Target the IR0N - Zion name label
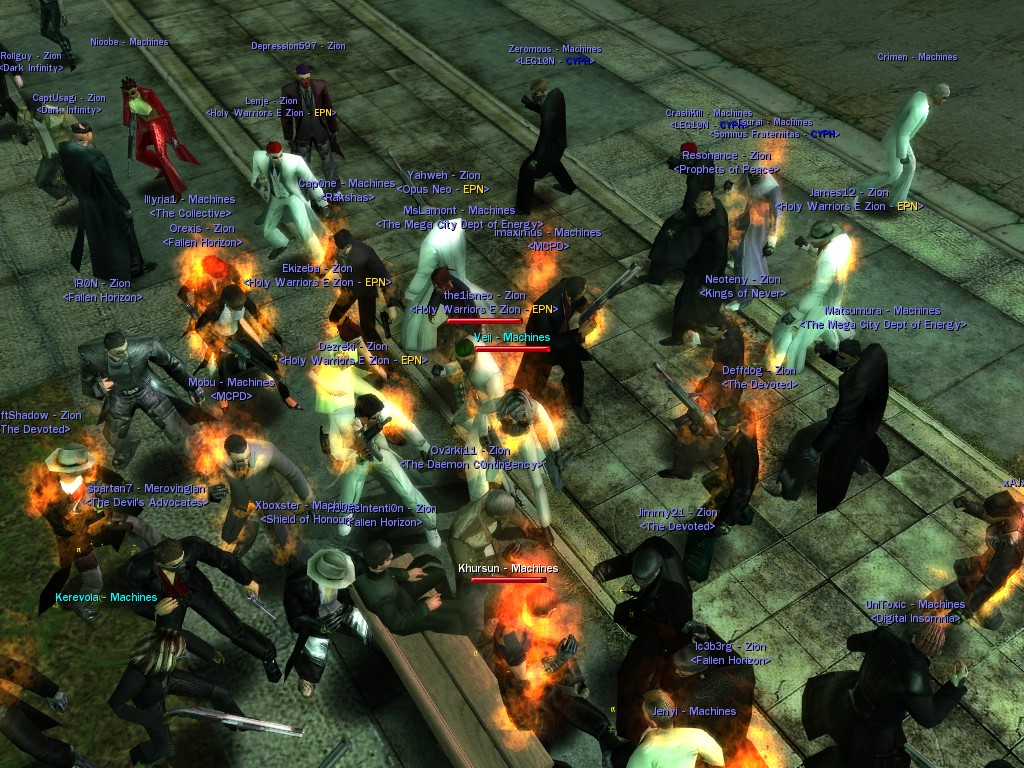 (102, 284)
